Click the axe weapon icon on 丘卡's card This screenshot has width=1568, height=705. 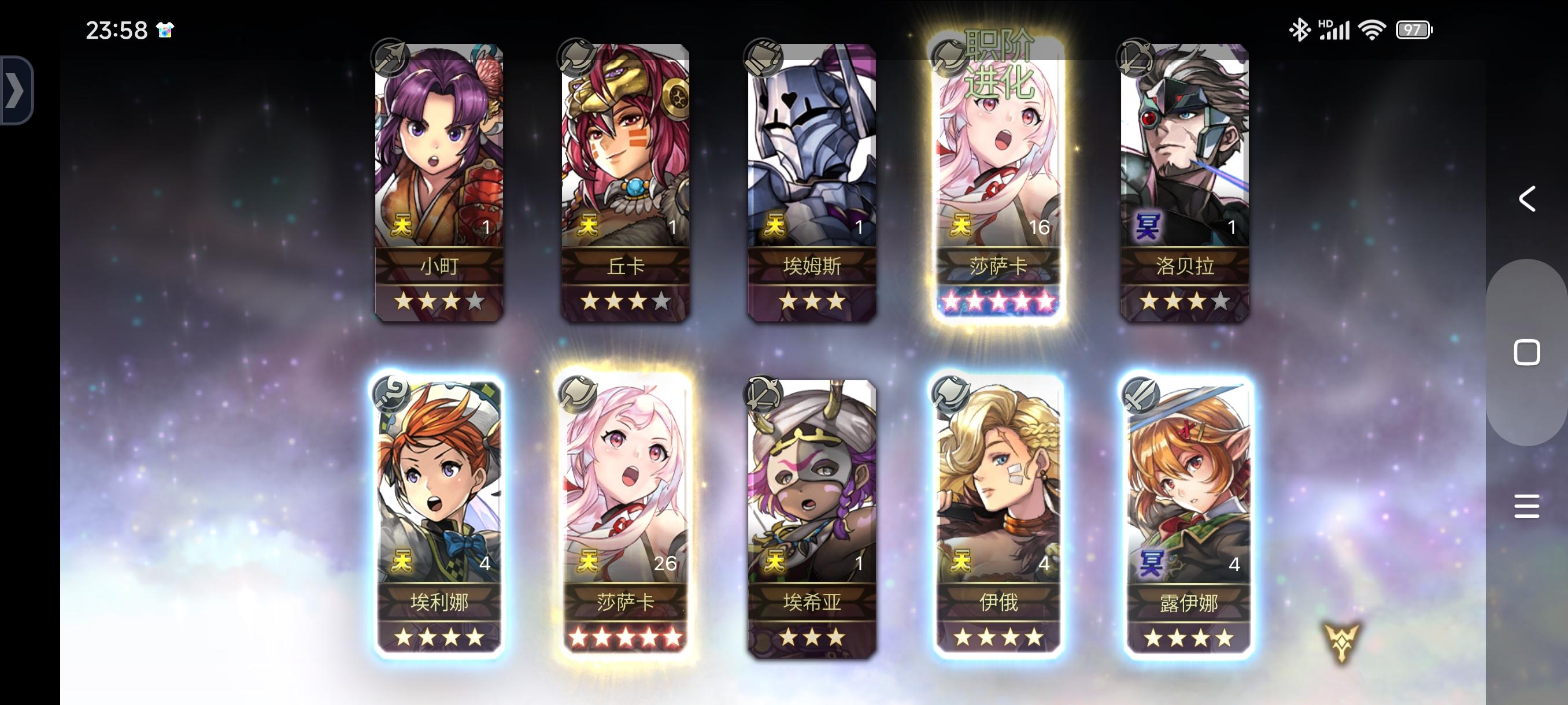tap(577, 57)
